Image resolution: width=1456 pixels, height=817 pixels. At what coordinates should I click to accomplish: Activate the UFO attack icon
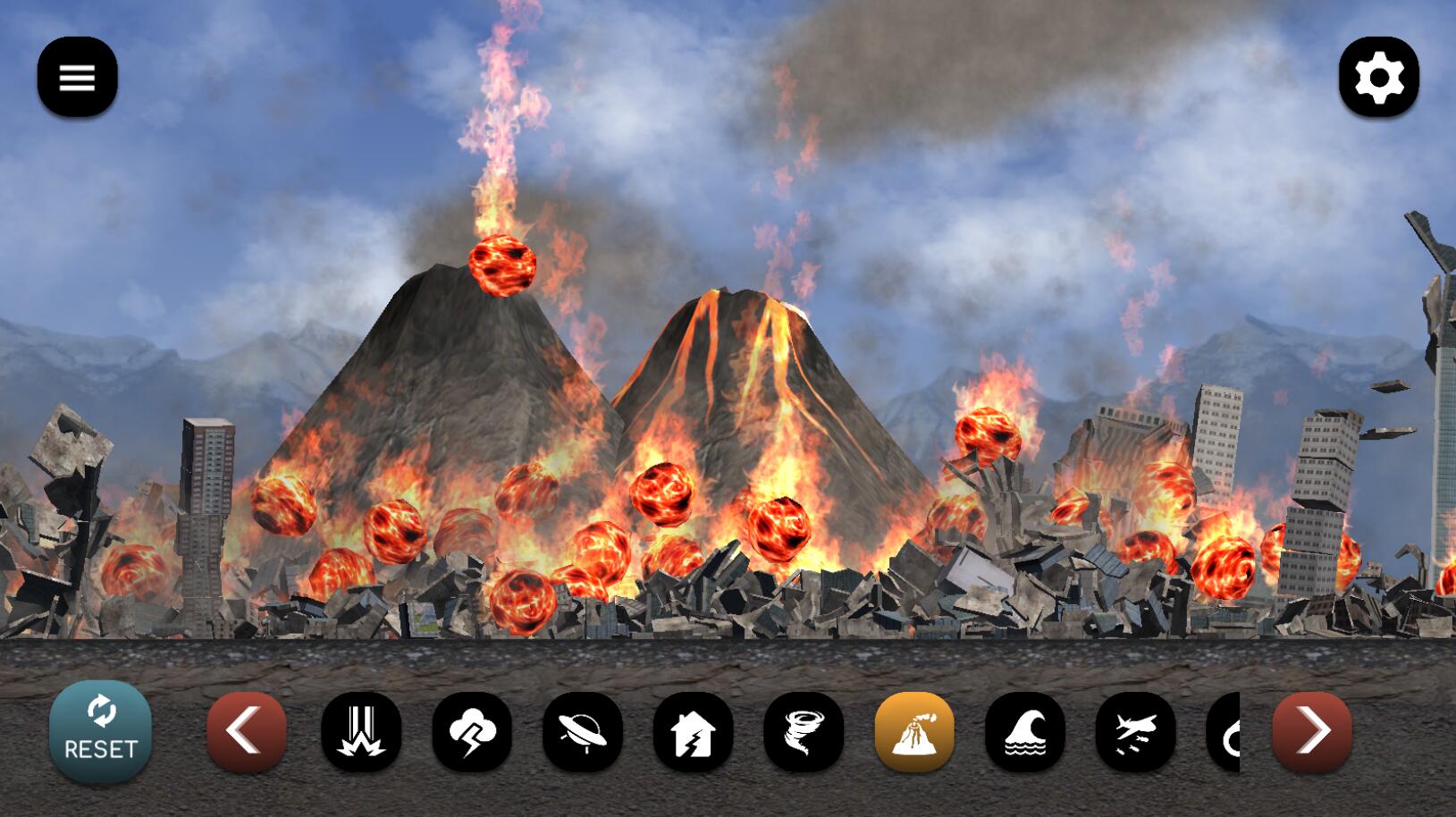pyautogui.click(x=583, y=731)
